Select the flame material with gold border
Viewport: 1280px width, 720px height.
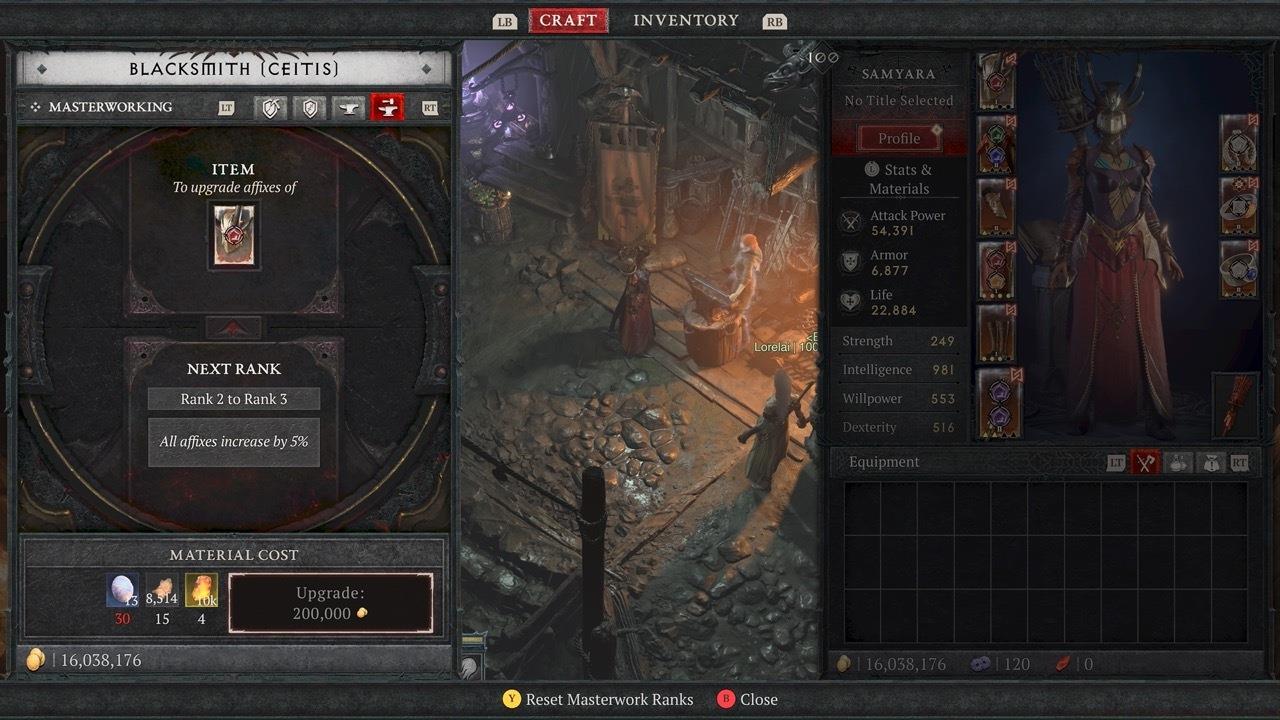pyautogui.click(x=201, y=590)
